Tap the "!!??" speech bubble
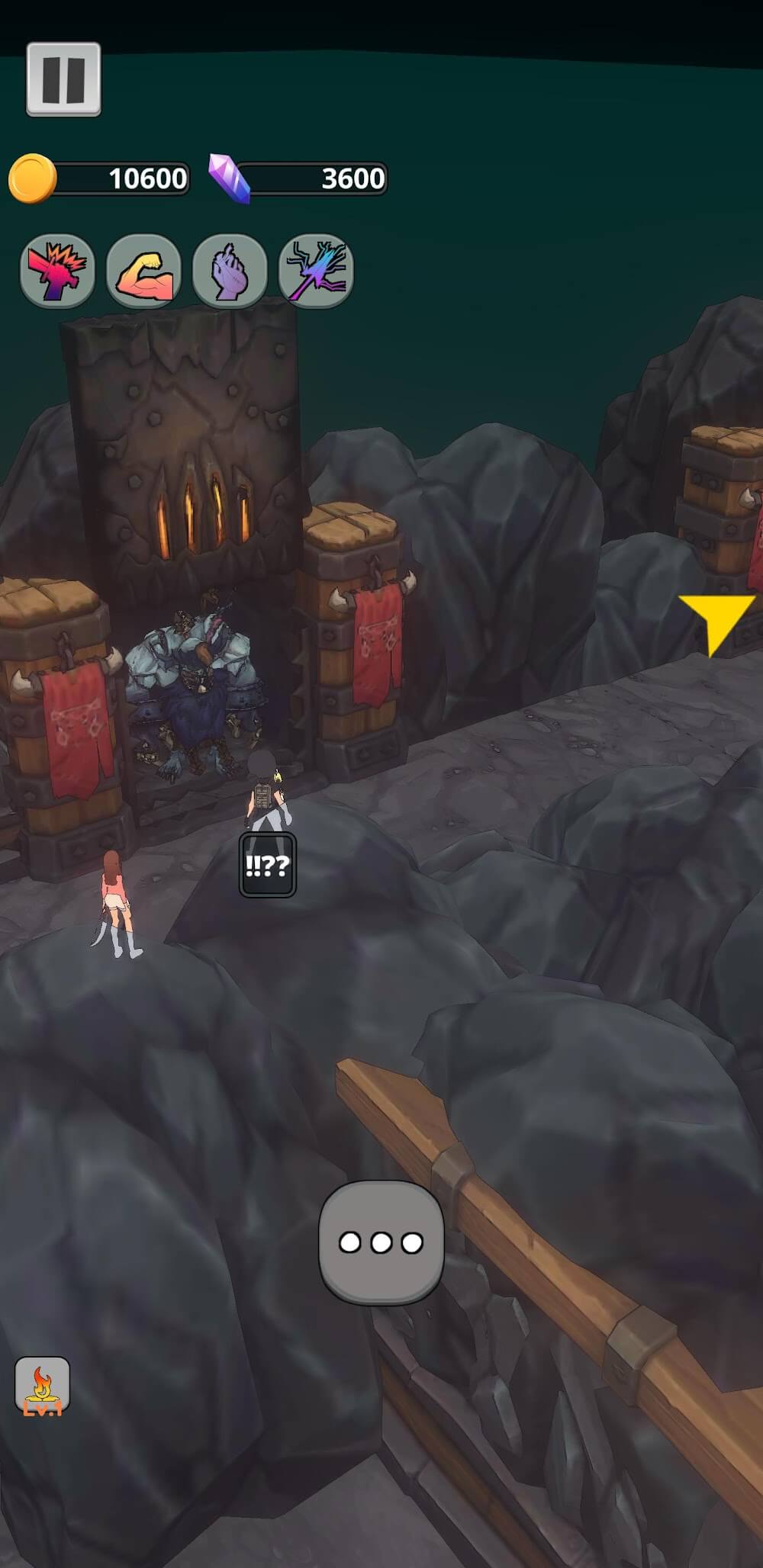The height and width of the screenshot is (1568, 763). click(267, 865)
